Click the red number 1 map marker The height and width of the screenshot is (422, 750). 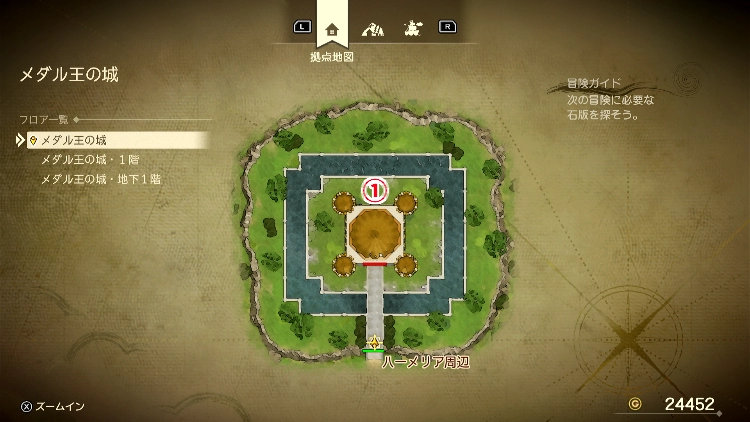point(373,188)
